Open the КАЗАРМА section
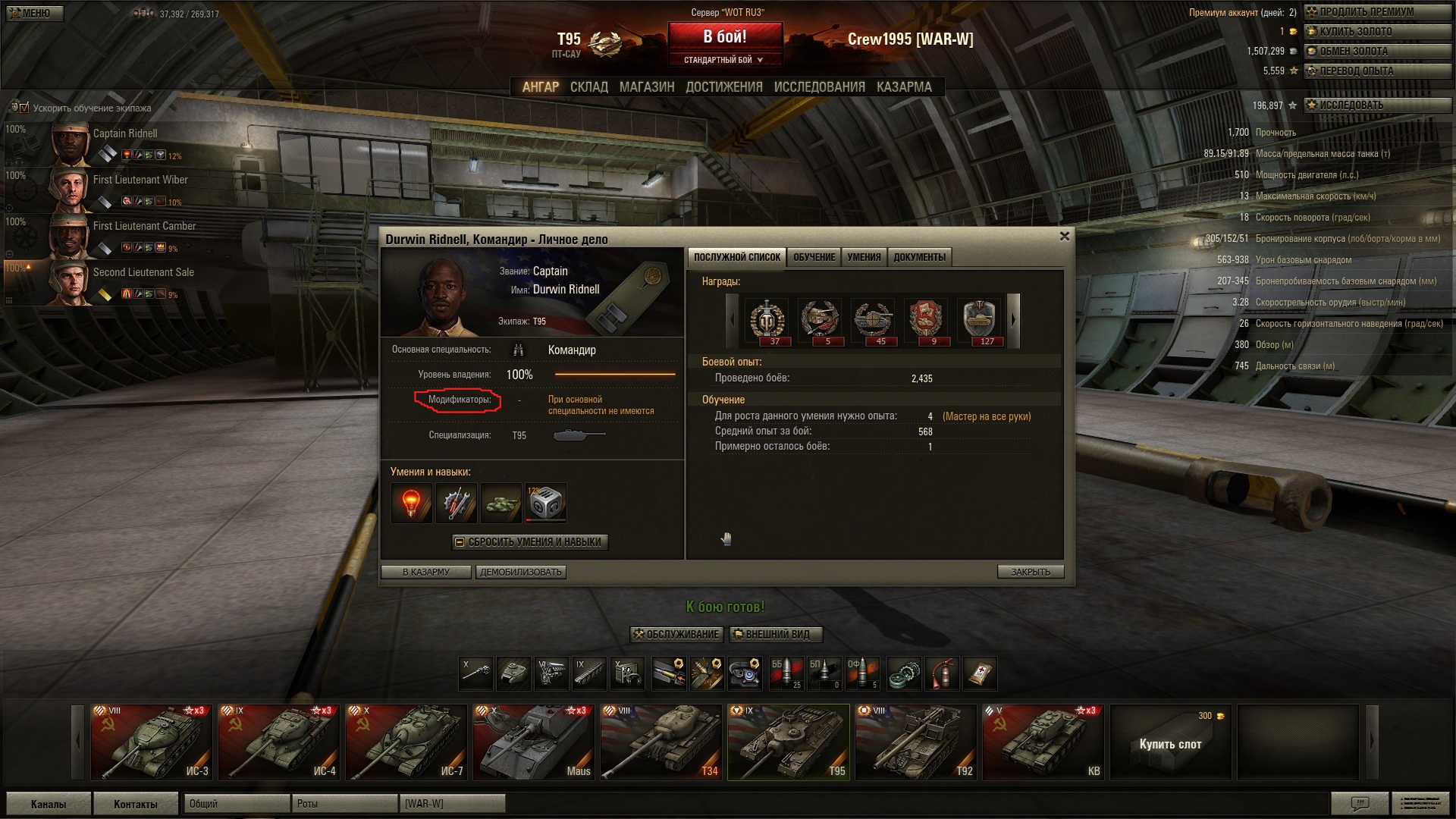Viewport: 1456px width, 819px height. tap(904, 87)
